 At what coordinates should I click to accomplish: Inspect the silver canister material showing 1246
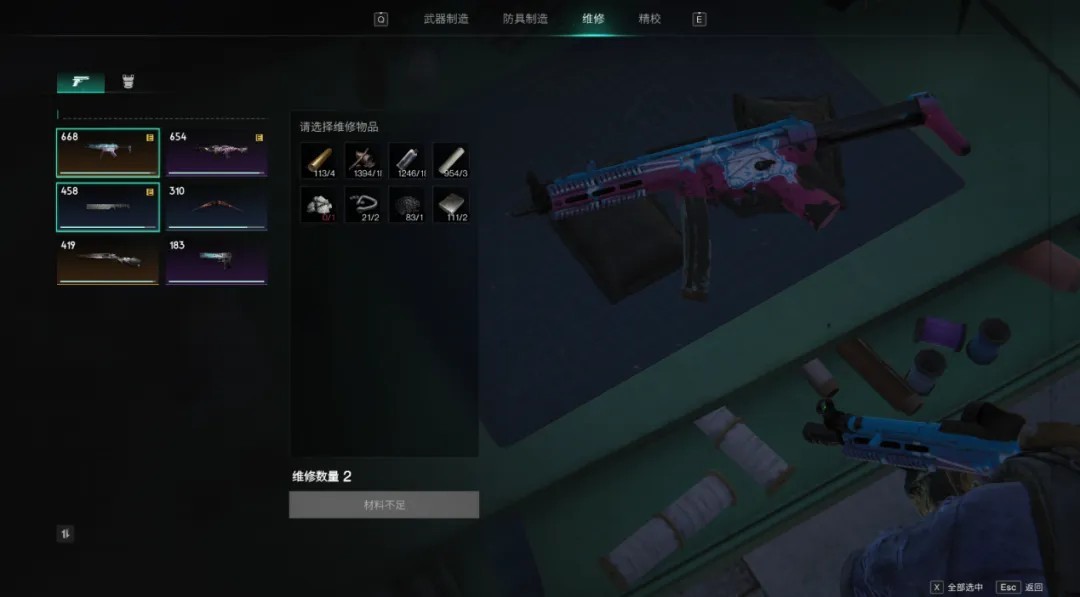click(x=407, y=161)
